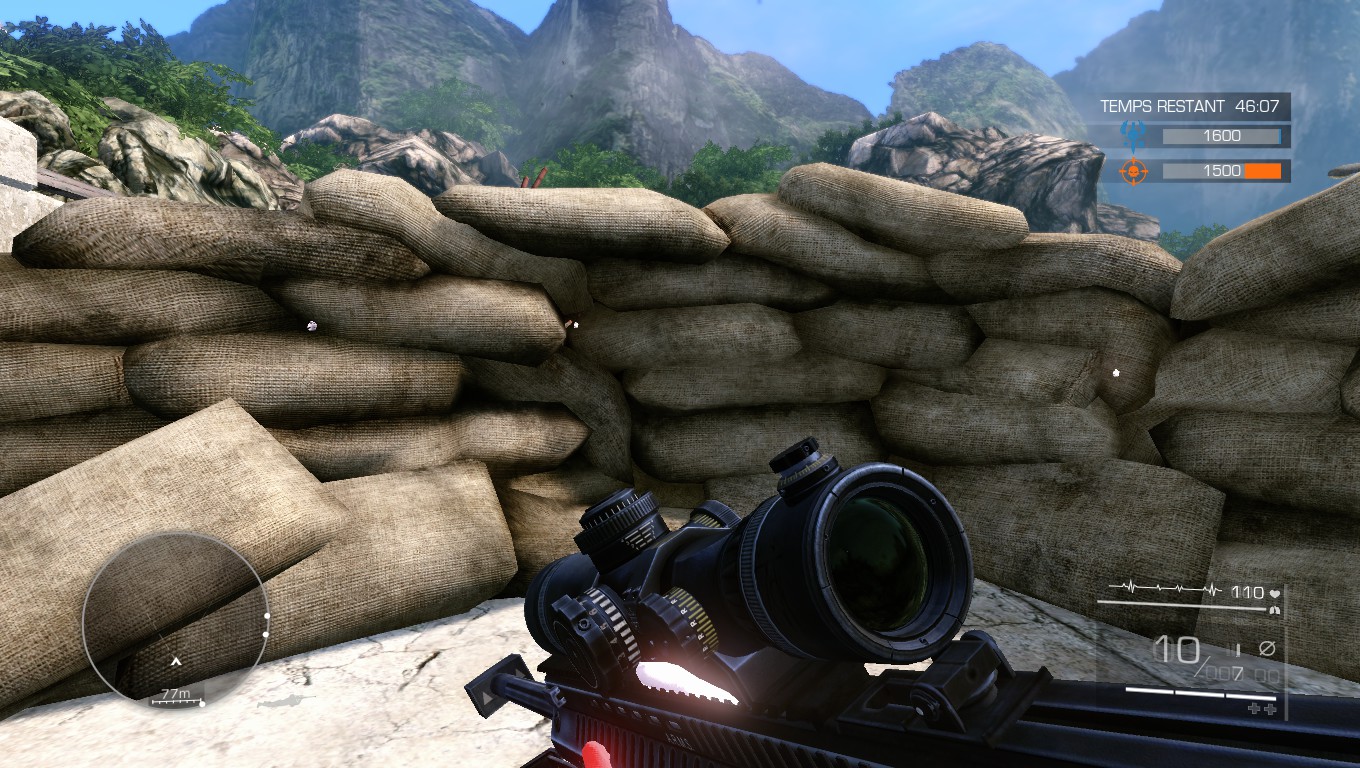The width and height of the screenshot is (1360, 768).
Task: Click the right medkit cross icon
Action: coord(1270,708)
